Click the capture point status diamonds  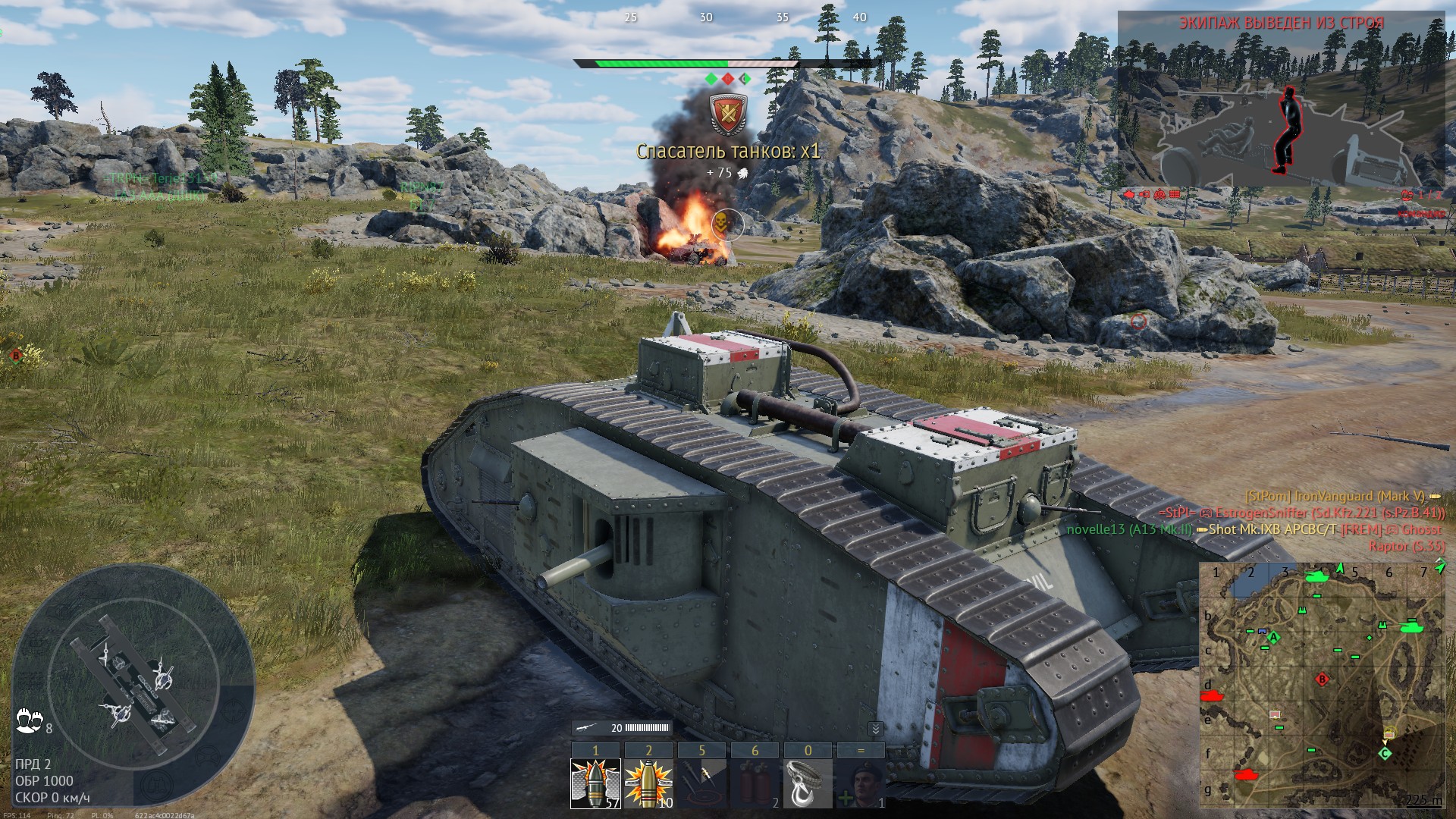pos(728,79)
